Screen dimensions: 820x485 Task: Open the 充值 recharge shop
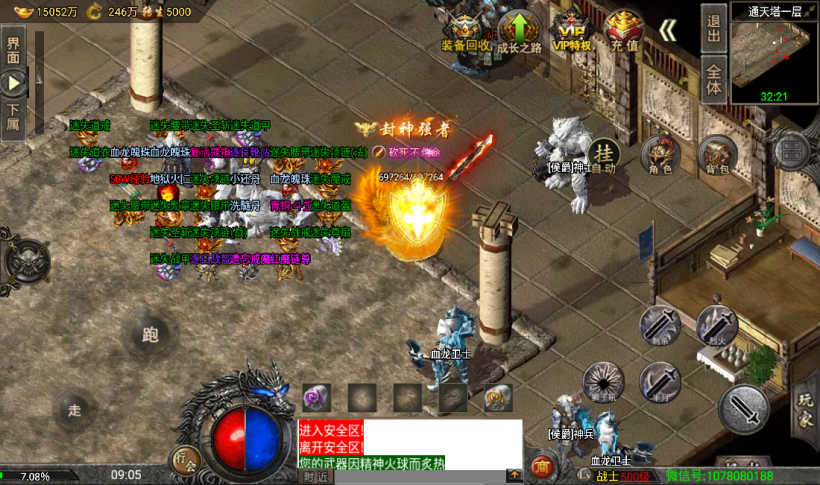[x=624, y=32]
